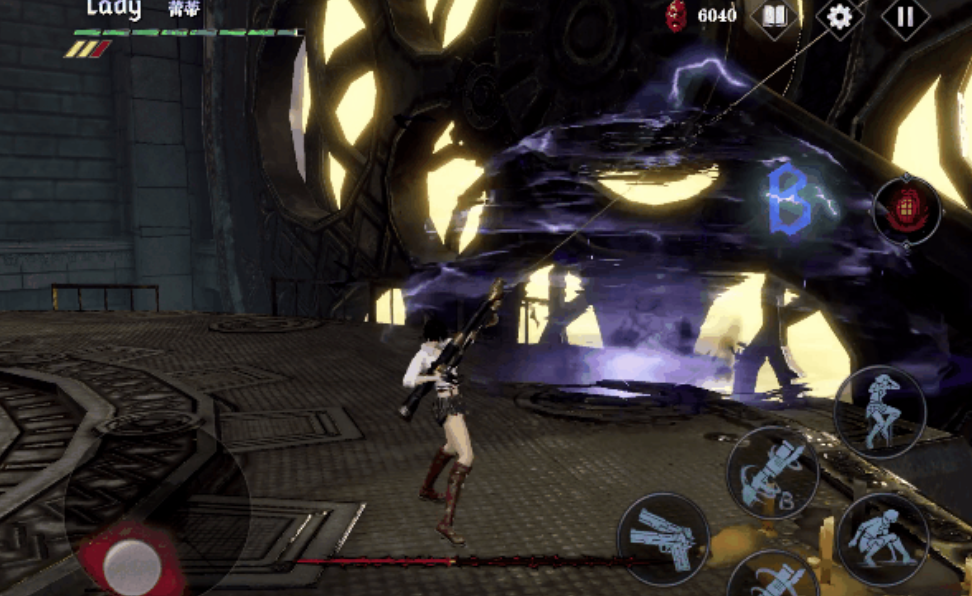Open the book journal icon
This screenshot has height=596, width=972.
click(775, 17)
